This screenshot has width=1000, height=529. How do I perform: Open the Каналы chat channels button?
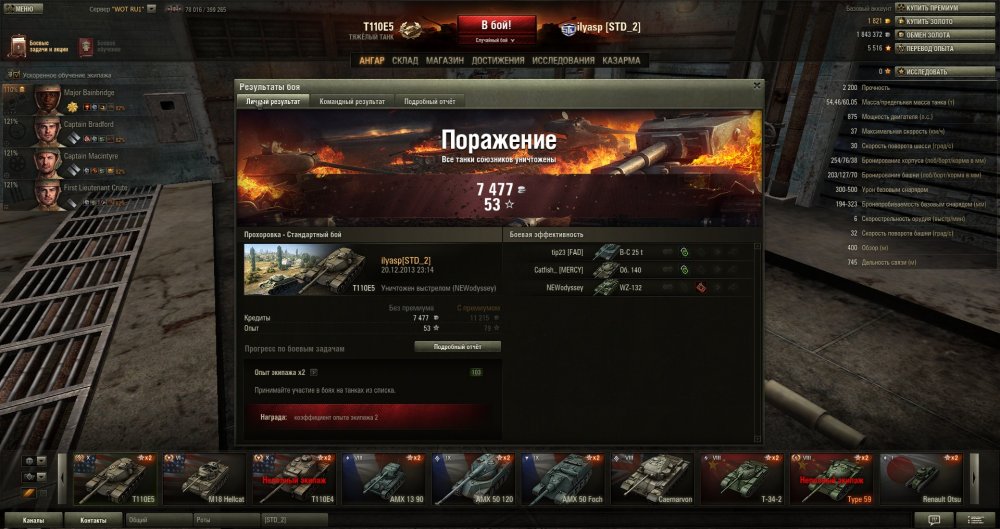(x=33, y=521)
